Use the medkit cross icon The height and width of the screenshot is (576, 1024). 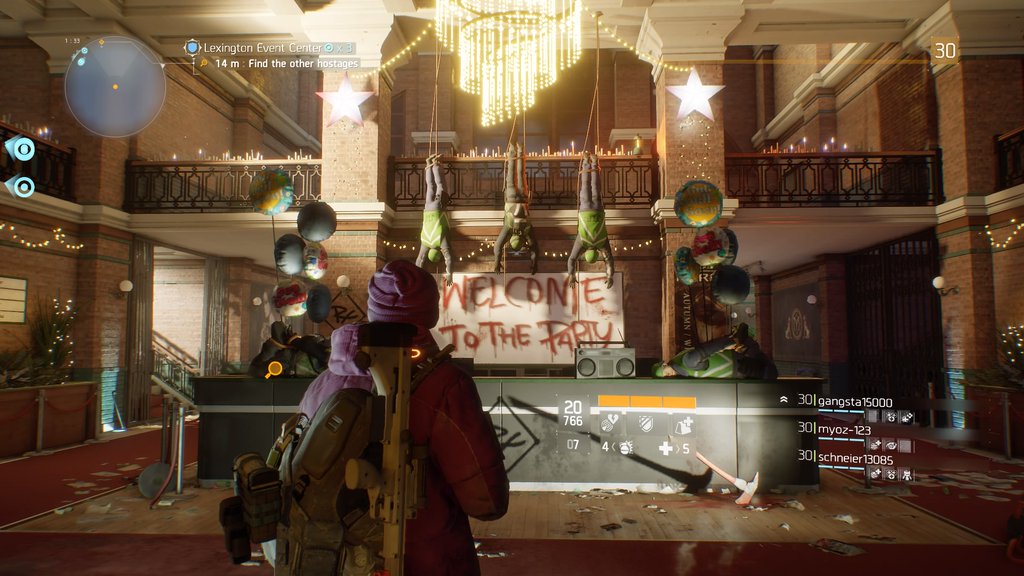point(665,448)
